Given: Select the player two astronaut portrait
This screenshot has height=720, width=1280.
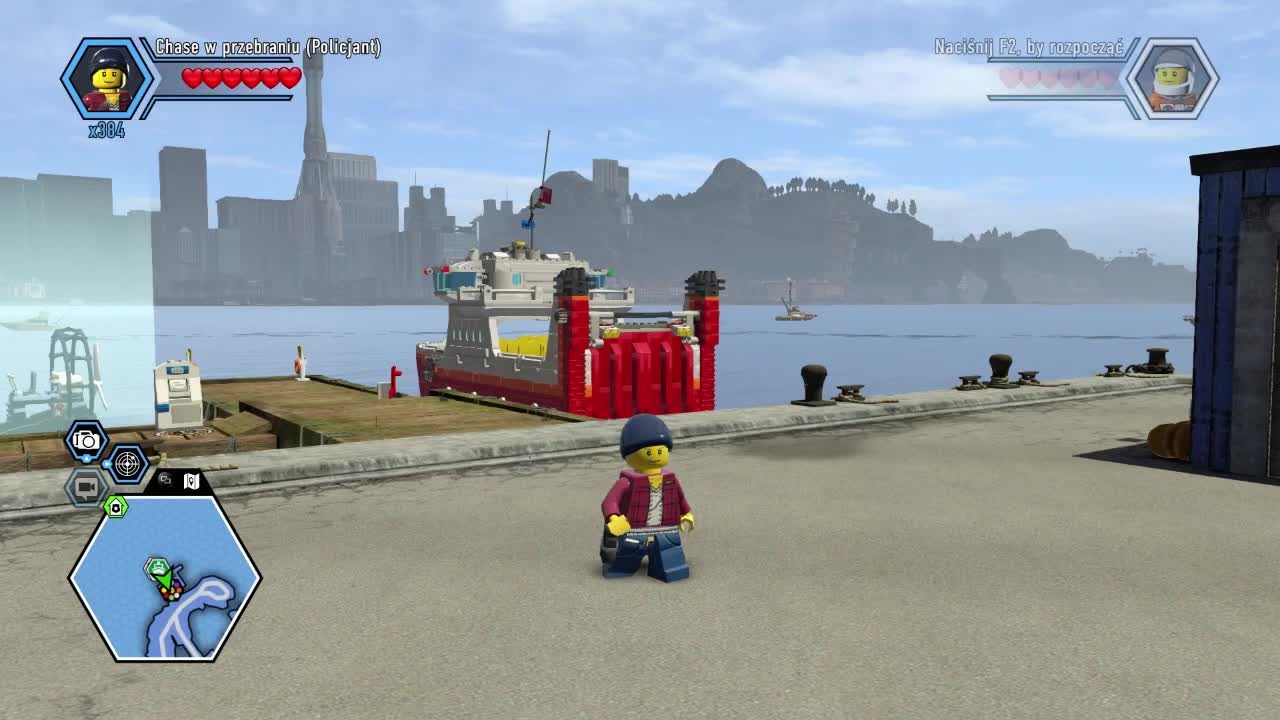Looking at the screenshot, I should (1173, 79).
